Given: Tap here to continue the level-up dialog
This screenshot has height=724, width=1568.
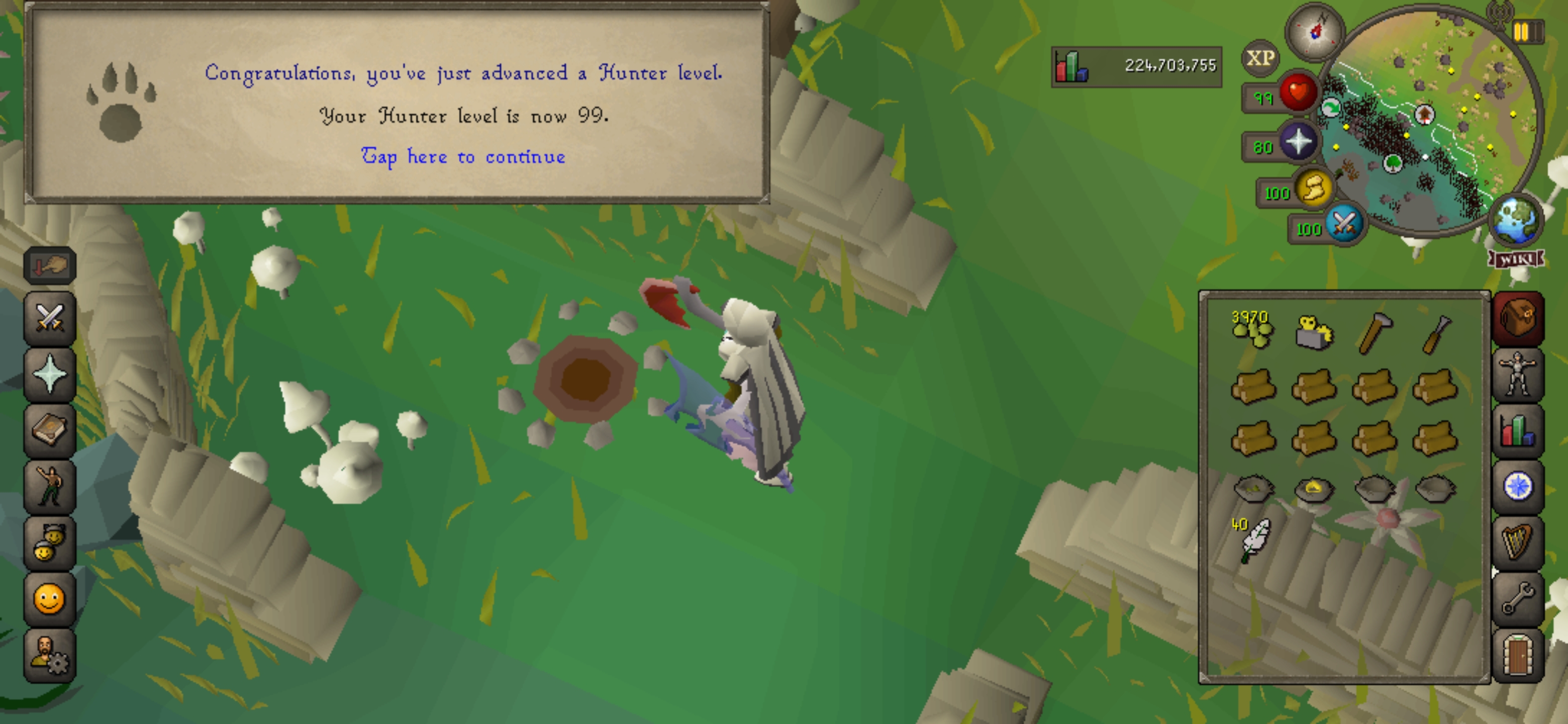Looking at the screenshot, I should click(464, 156).
